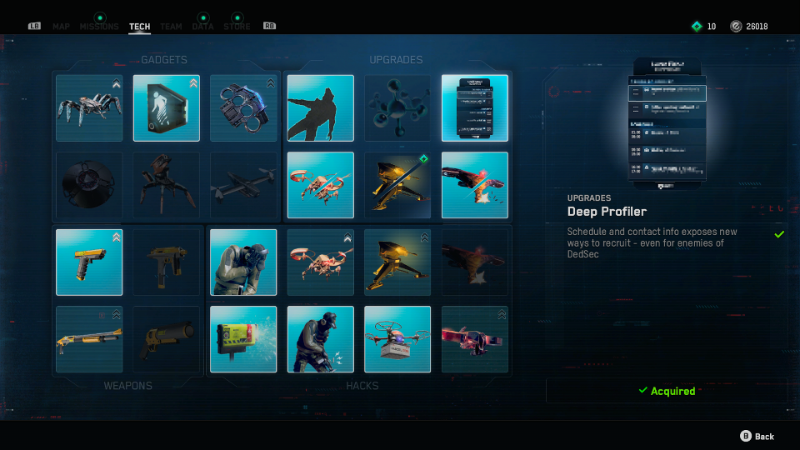The image size is (800, 450).
Task: Select the dim molecule upgrade tile
Action: [x=397, y=108]
